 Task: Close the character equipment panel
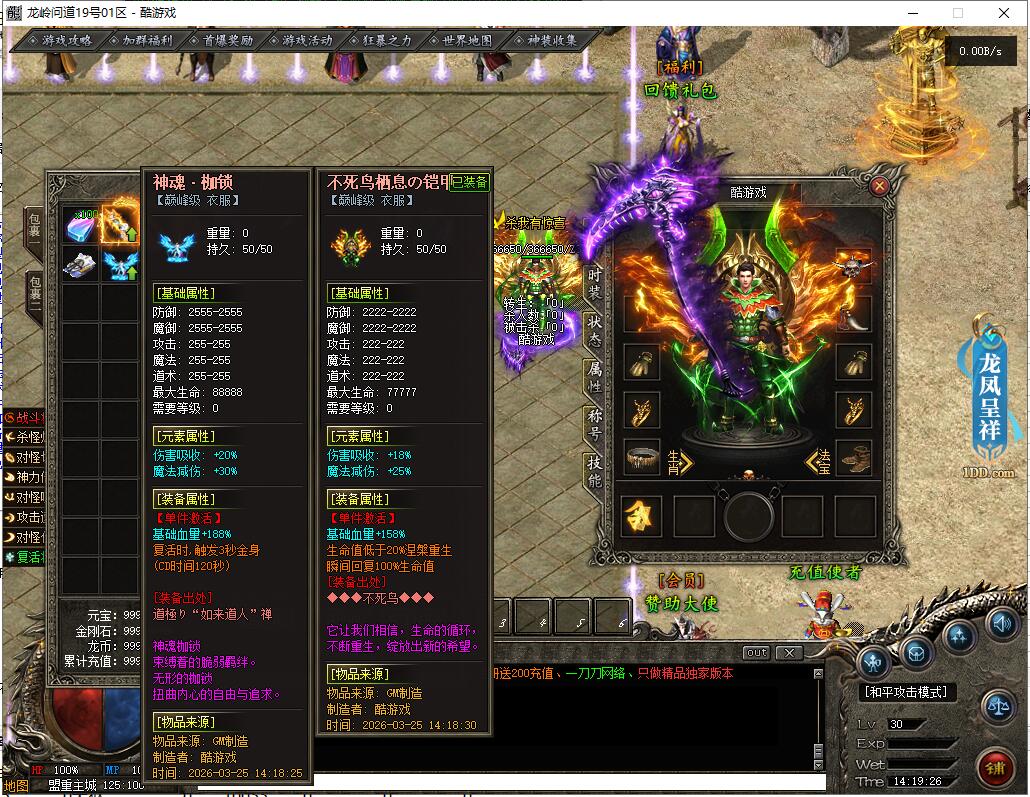tap(879, 185)
